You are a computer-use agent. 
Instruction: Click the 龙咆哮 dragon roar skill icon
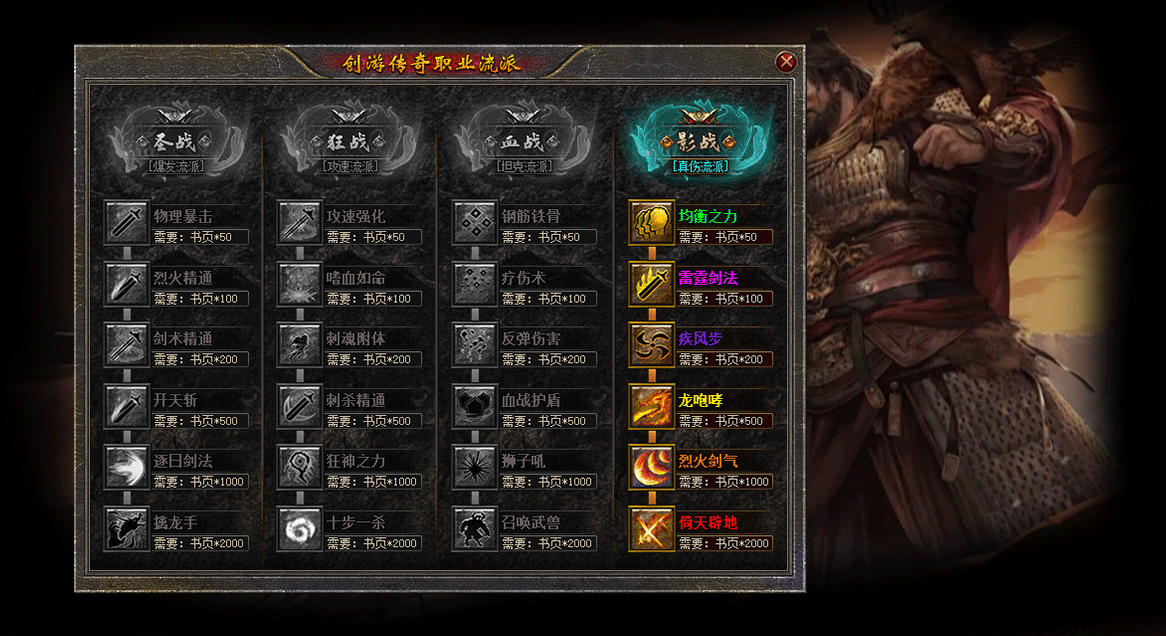651,406
